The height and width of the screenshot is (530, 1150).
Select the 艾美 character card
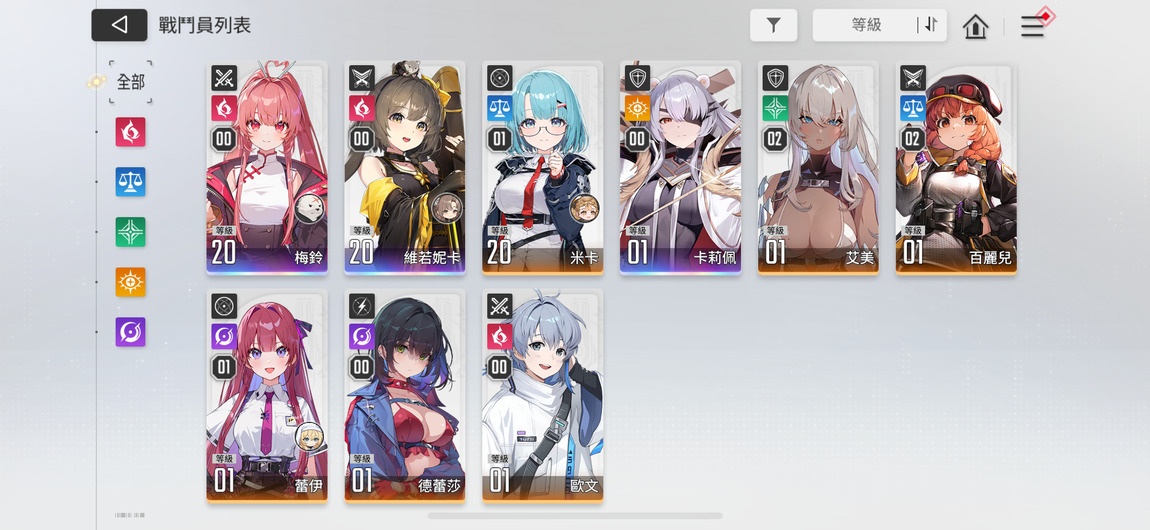click(819, 168)
